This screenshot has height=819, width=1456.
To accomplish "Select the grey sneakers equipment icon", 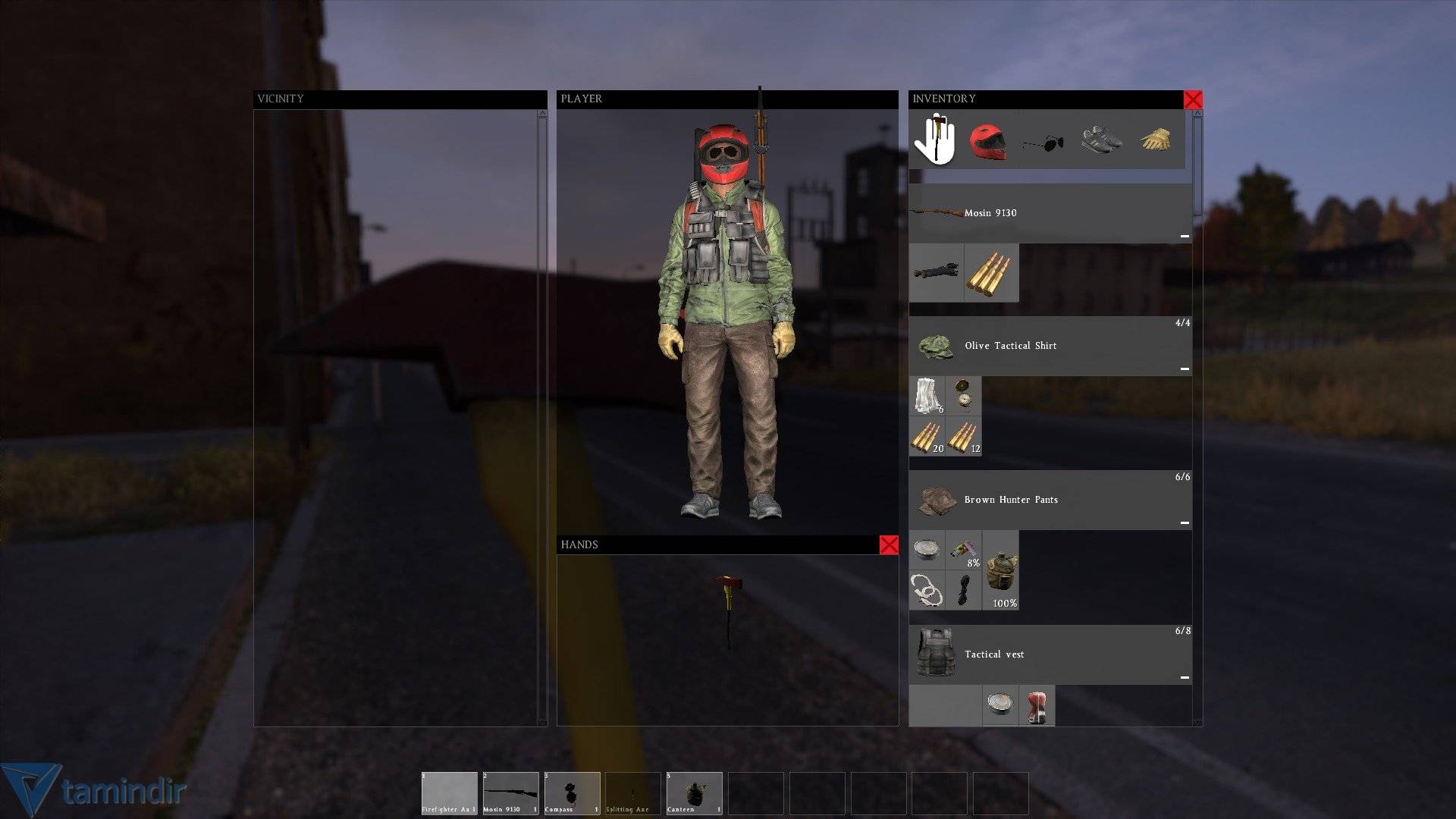I will [x=1100, y=140].
